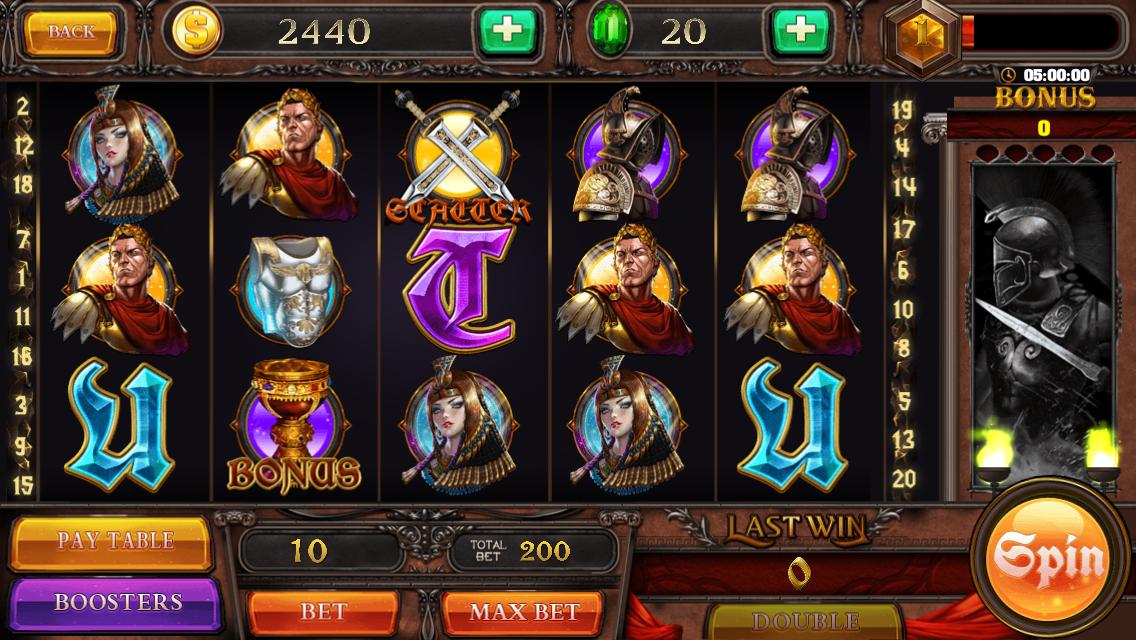Tap the gold dollar coin icon
Image resolution: width=1136 pixels, height=640 pixels.
point(198,32)
